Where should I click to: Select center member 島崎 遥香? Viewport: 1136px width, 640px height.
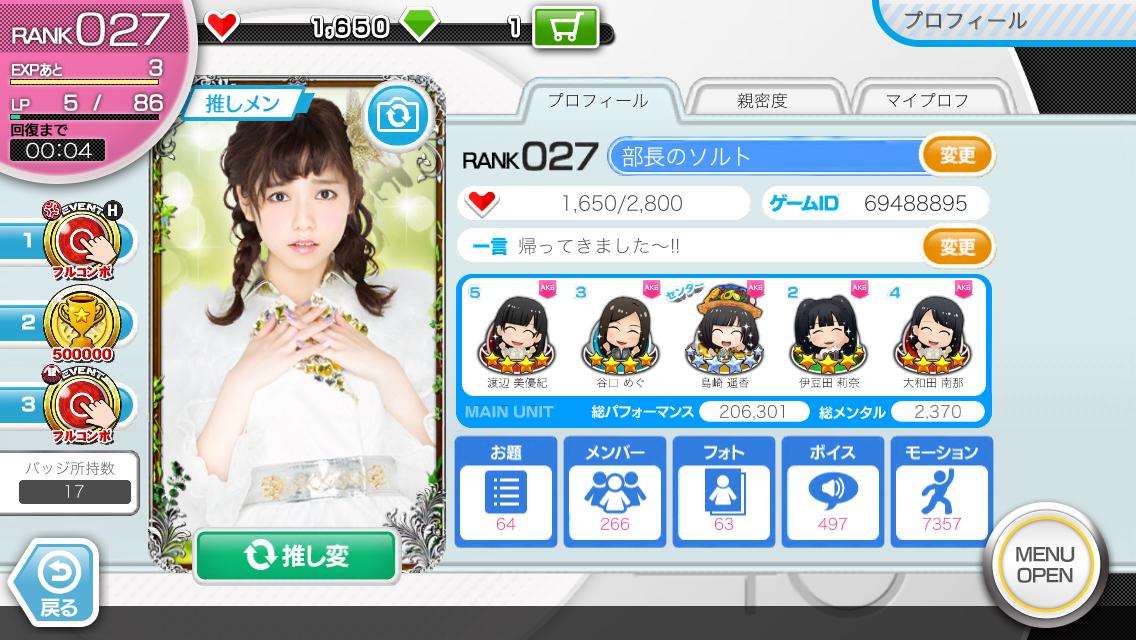point(723,335)
